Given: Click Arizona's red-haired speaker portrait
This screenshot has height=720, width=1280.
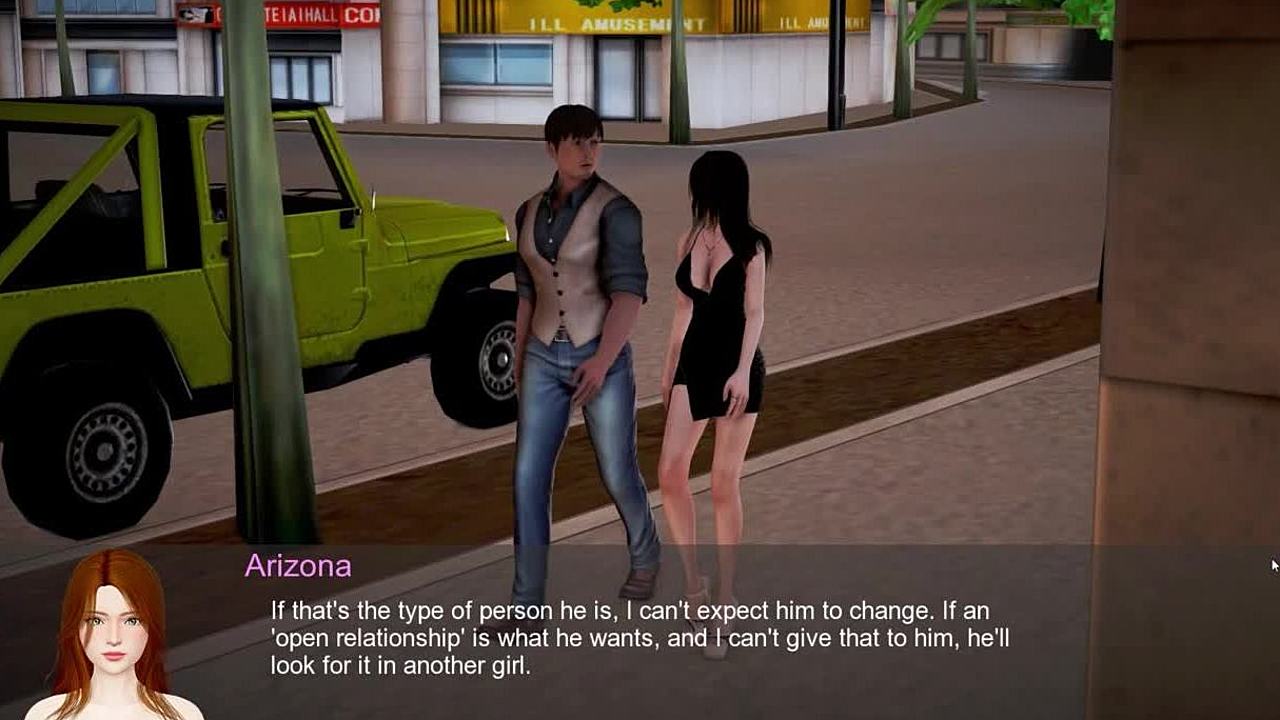Looking at the screenshot, I should pos(112,636).
